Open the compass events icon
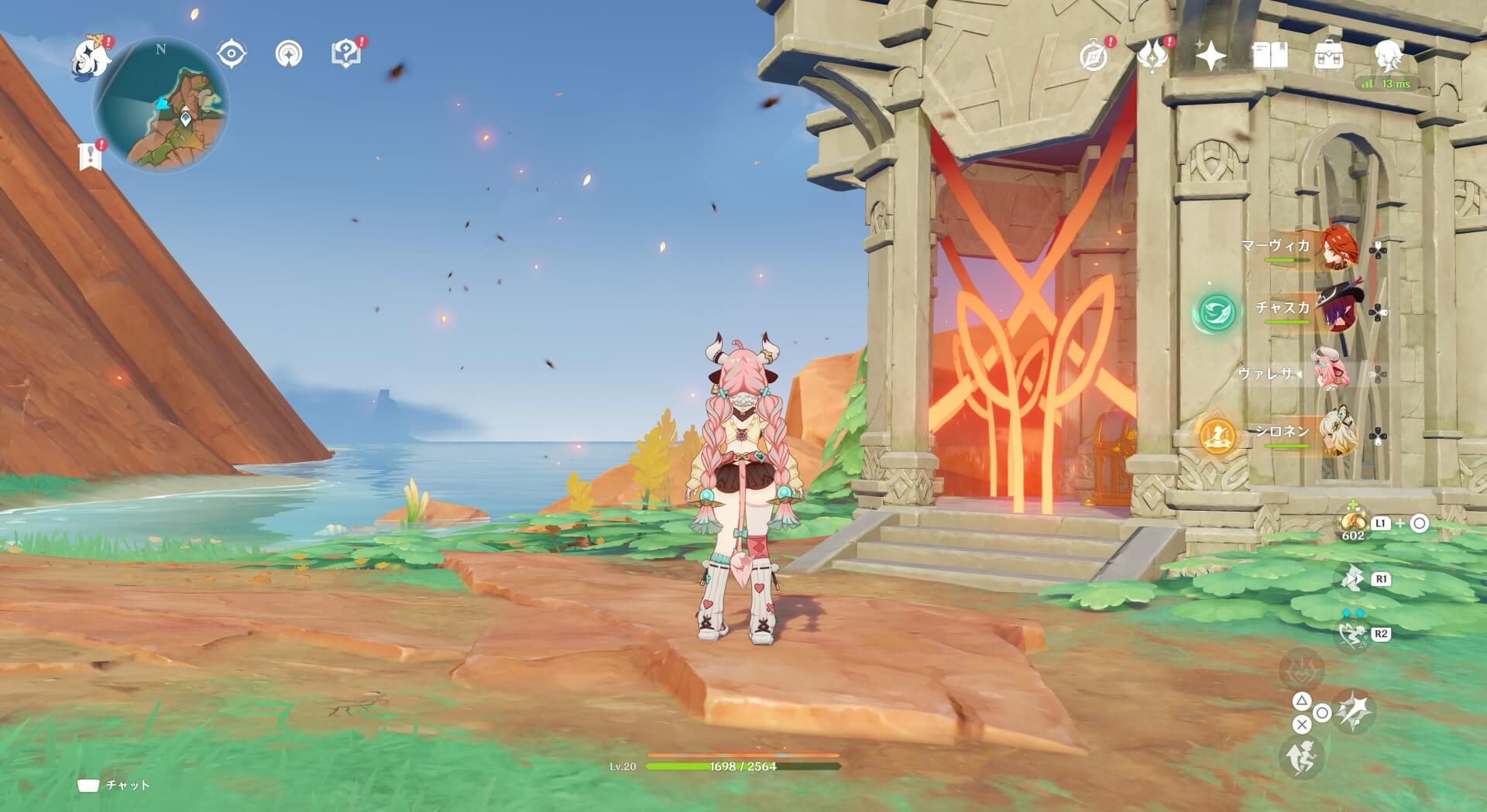The width and height of the screenshot is (1487, 812). [1093, 56]
